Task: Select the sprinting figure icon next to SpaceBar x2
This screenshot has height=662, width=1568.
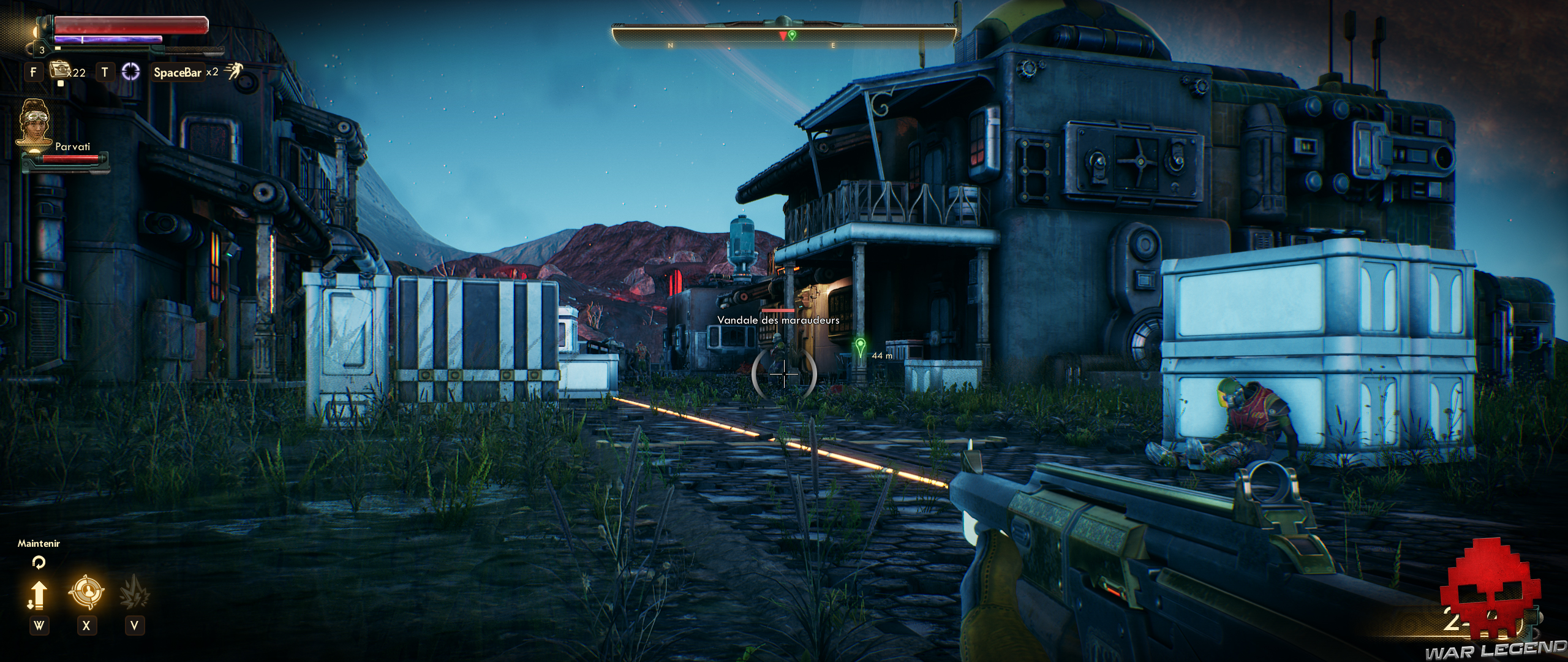Action: point(234,70)
